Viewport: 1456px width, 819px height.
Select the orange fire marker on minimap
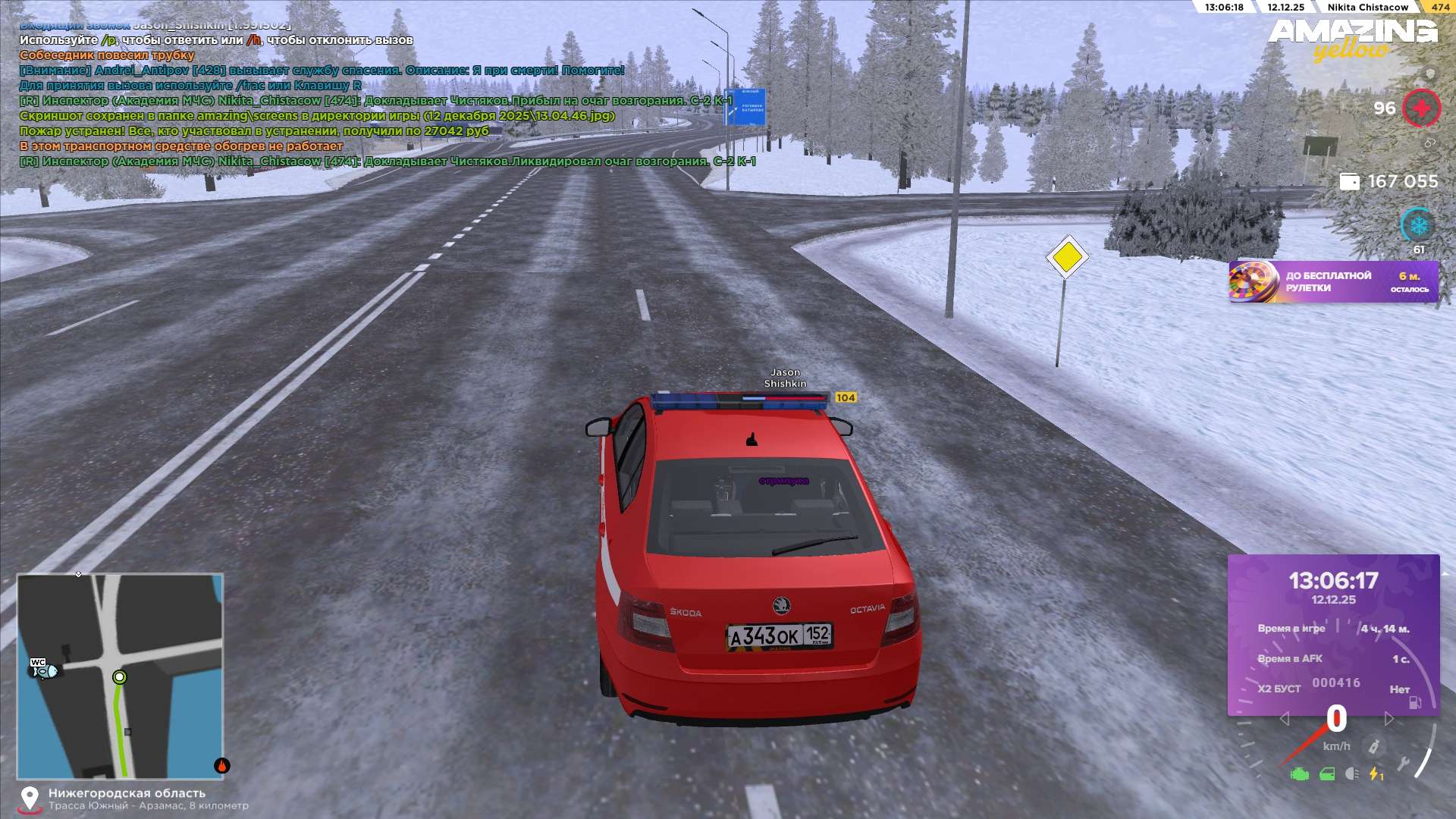click(221, 765)
